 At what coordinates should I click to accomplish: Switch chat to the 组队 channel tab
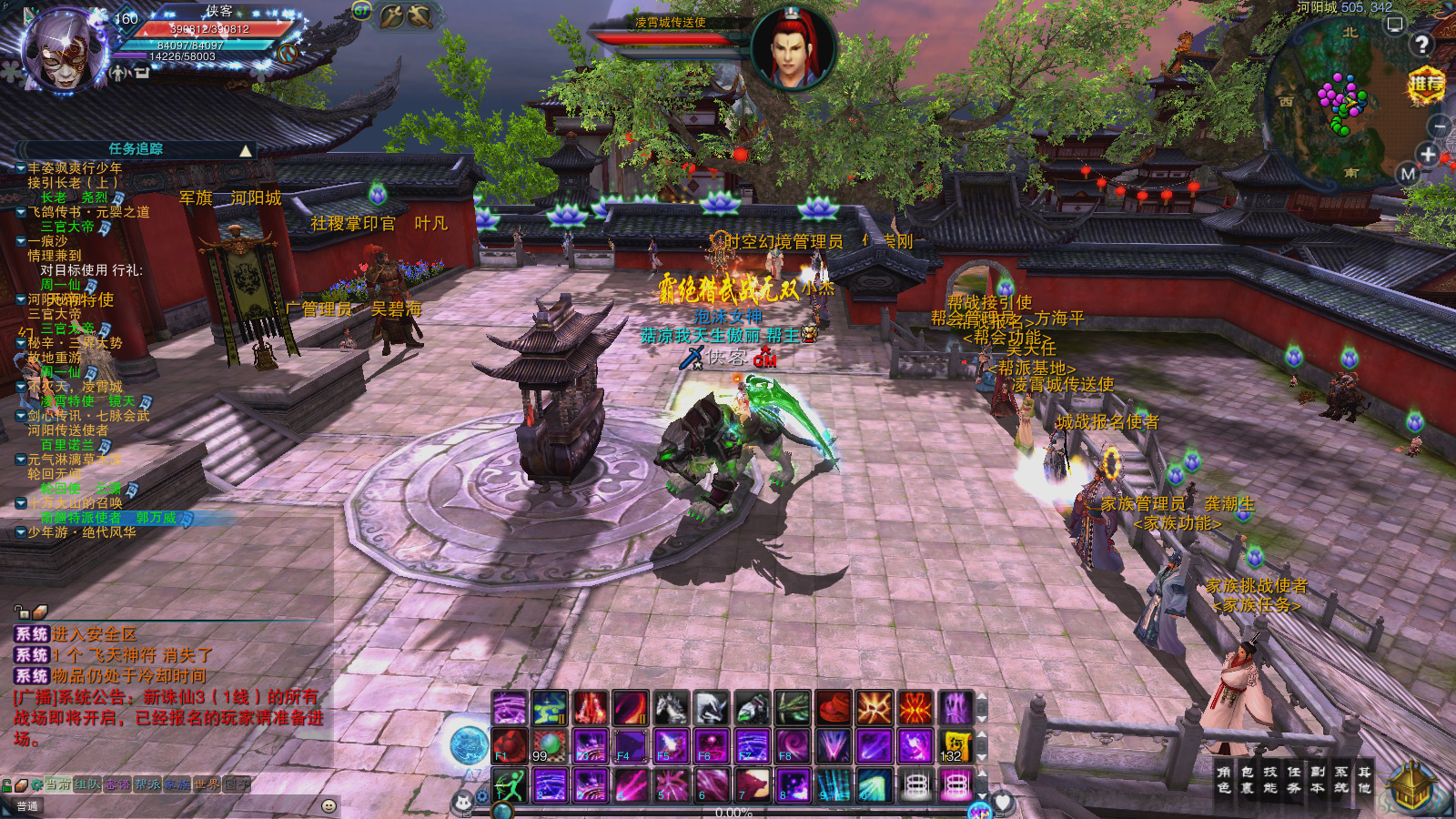(87, 784)
